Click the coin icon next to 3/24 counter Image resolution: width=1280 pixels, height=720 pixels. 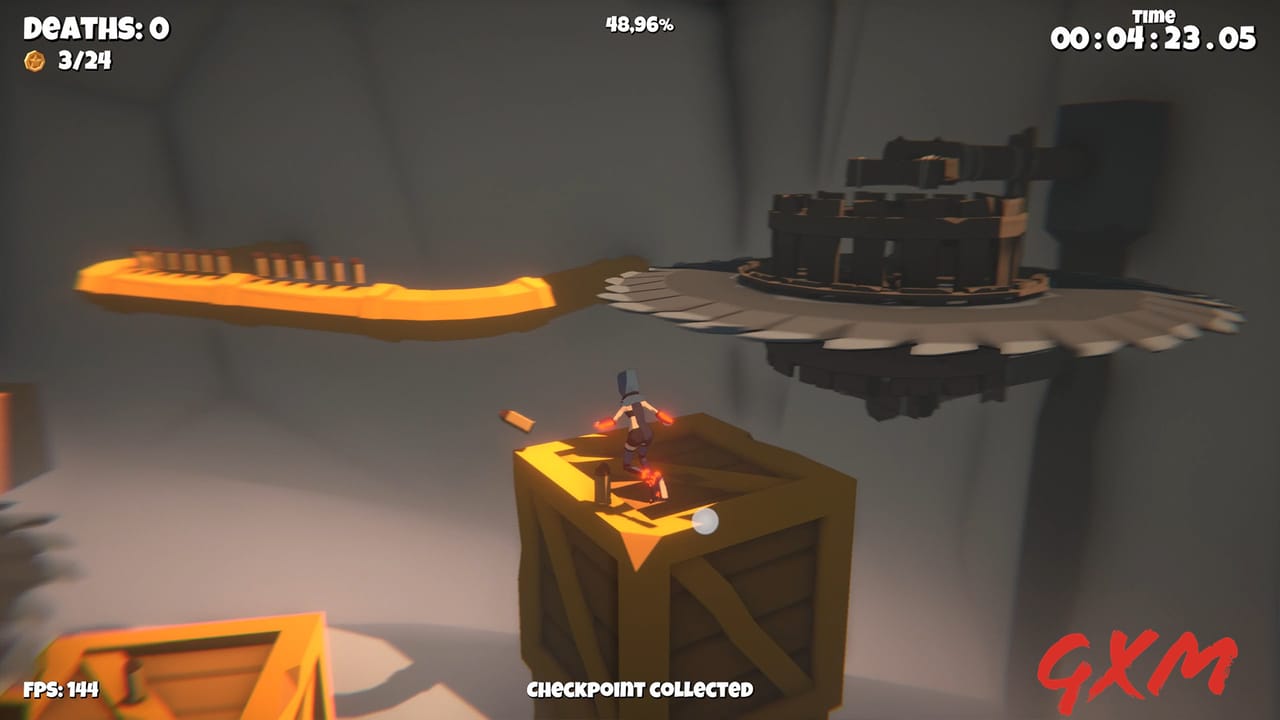tap(33, 62)
